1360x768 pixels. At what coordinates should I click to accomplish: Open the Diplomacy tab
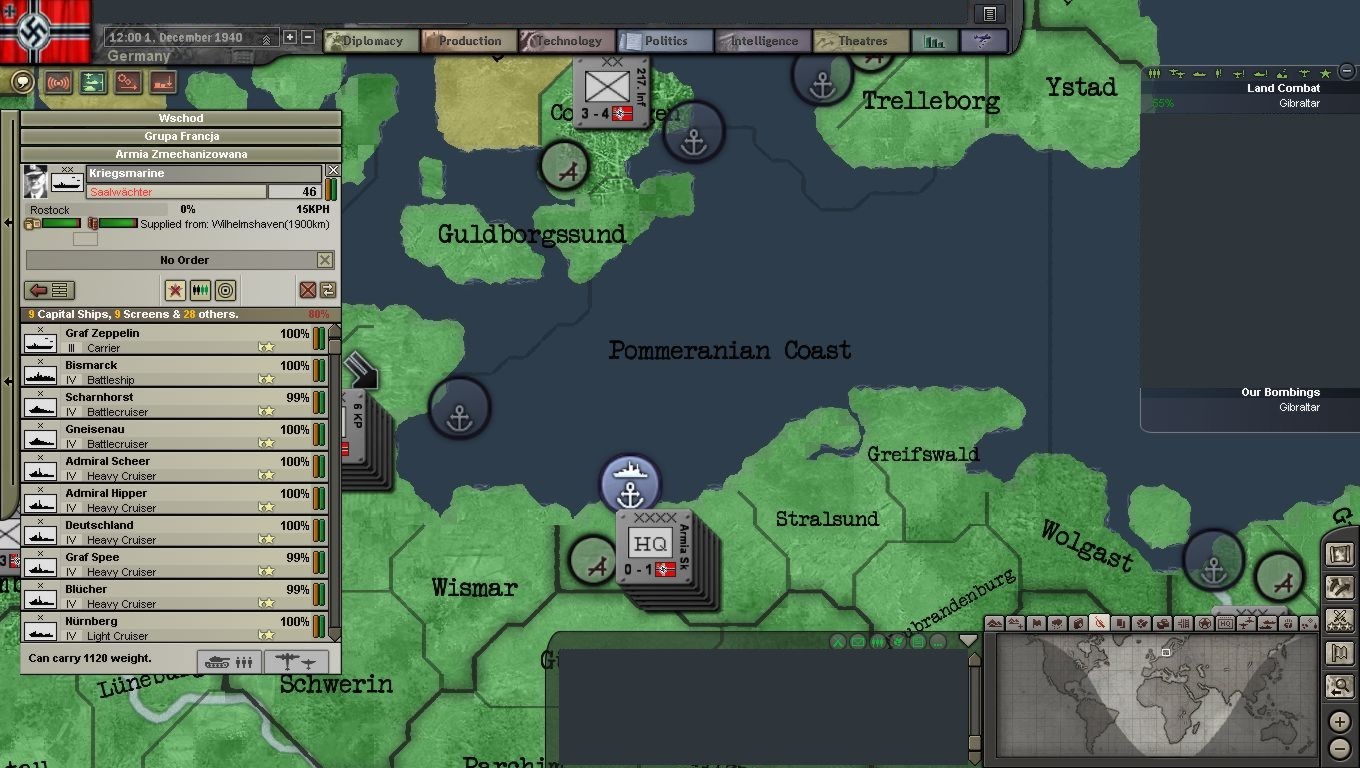click(366, 41)
